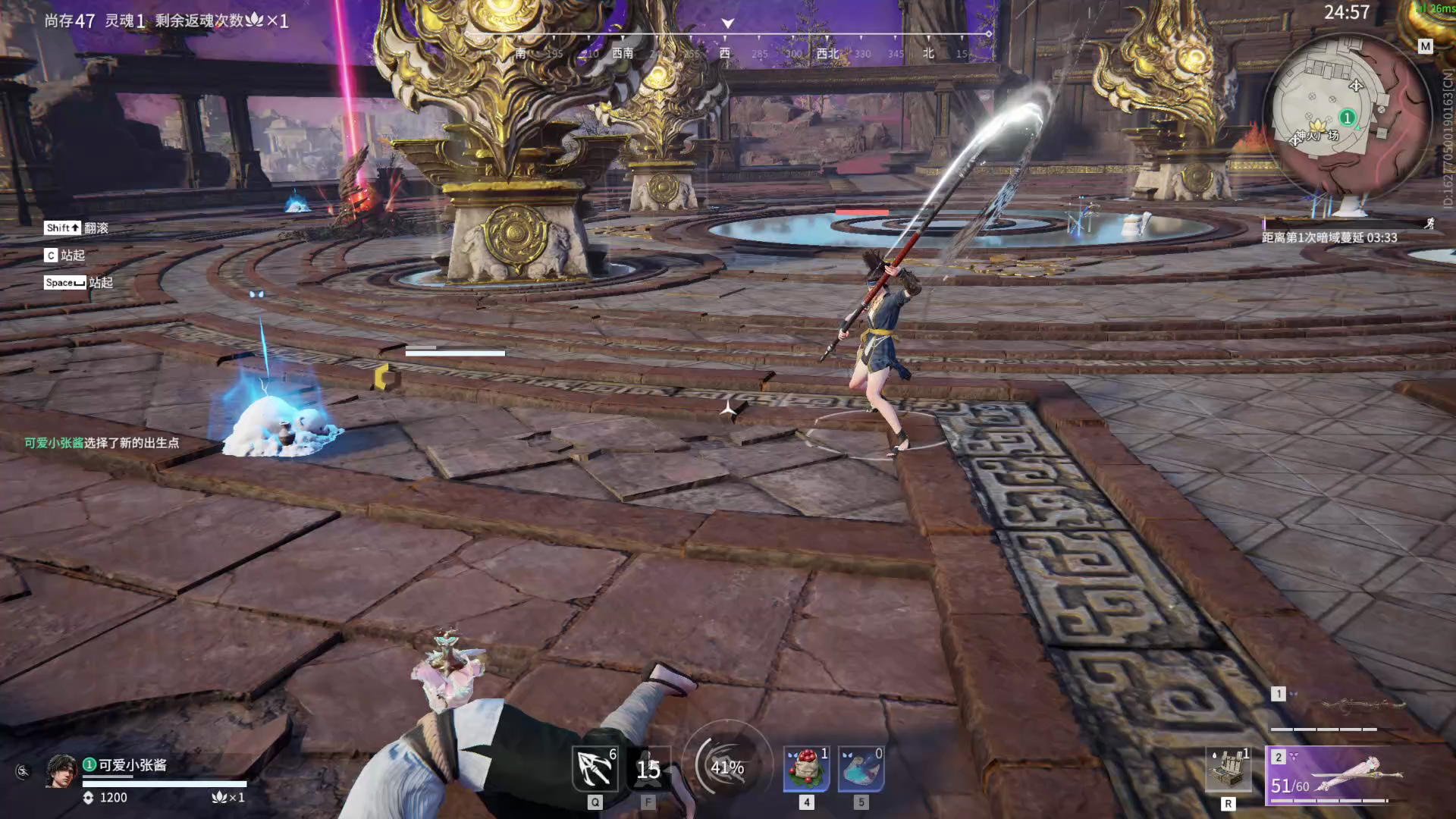Activate the grappling hook skill icon

(595, 770)
